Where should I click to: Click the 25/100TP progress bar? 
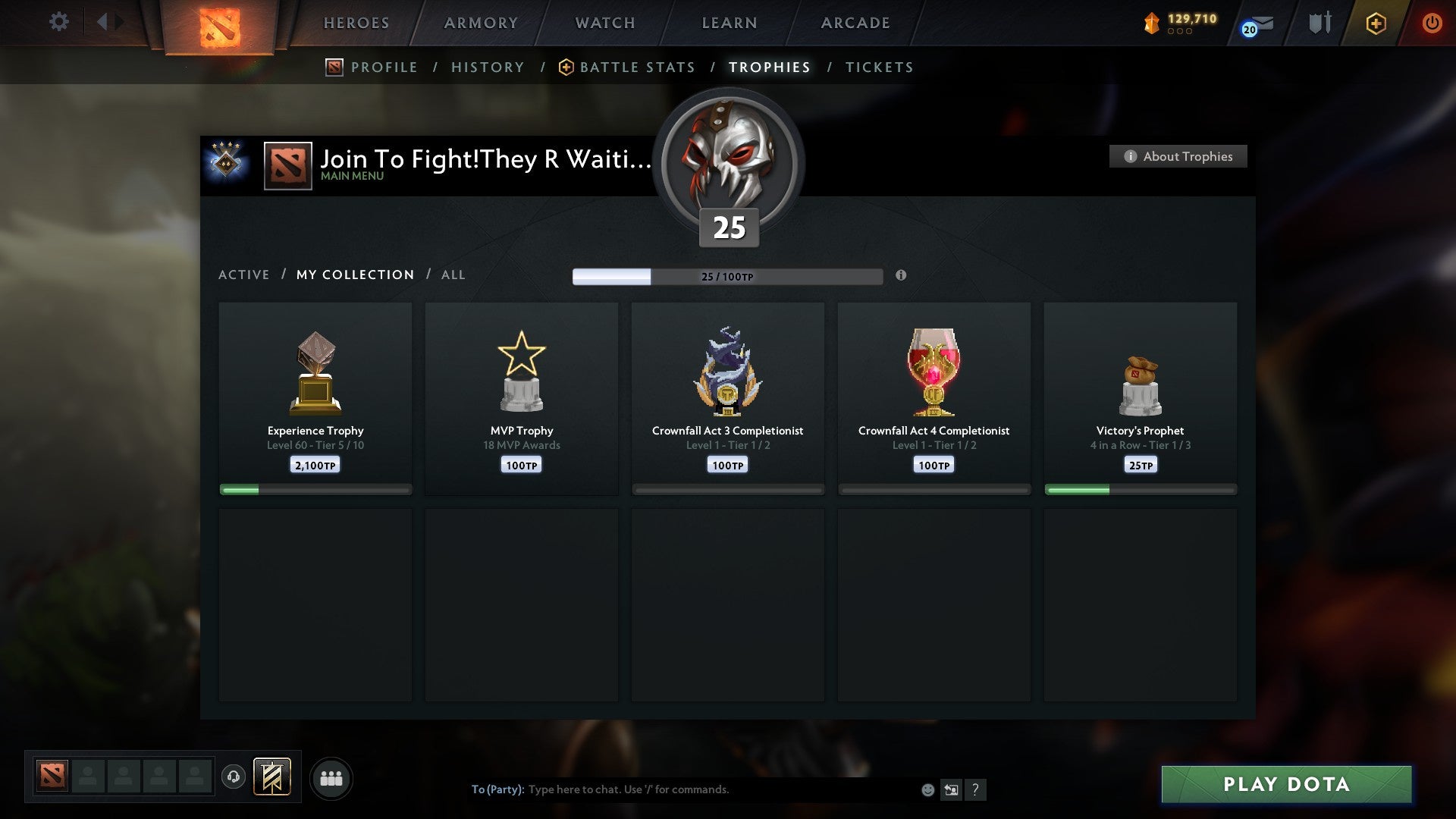click(726, 277)
